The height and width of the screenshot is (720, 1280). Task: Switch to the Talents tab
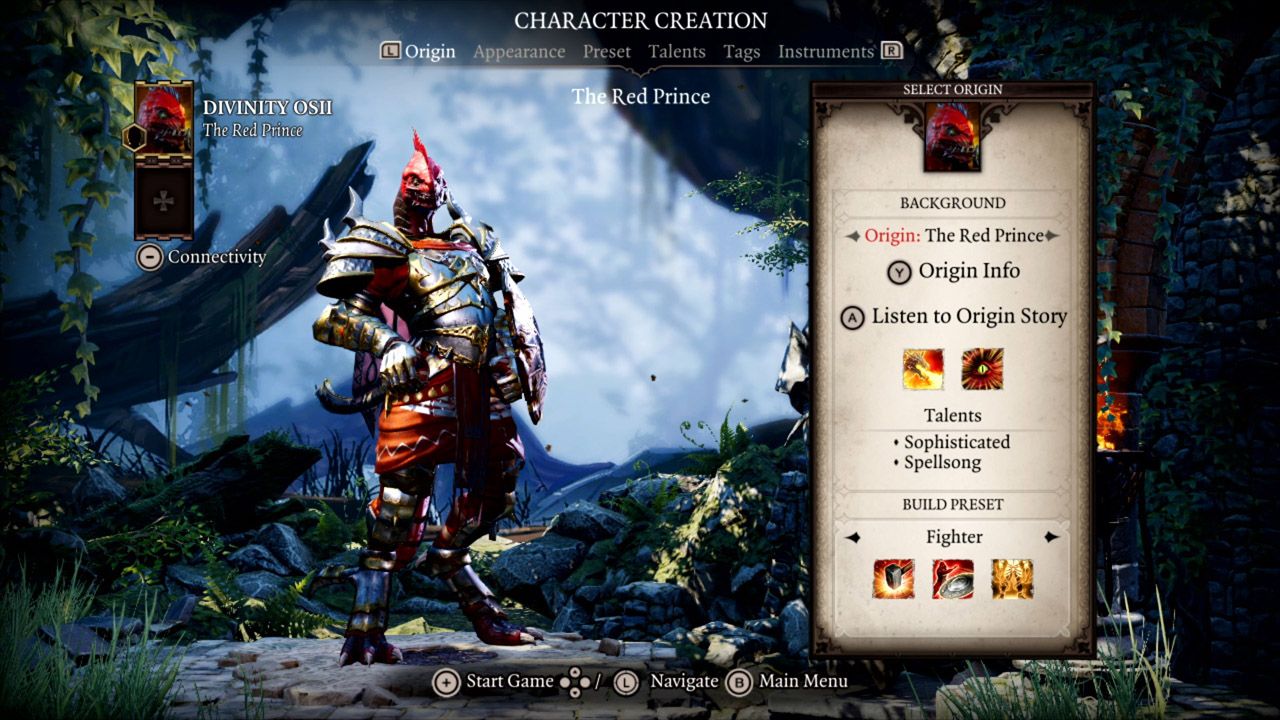coord(677,51)
